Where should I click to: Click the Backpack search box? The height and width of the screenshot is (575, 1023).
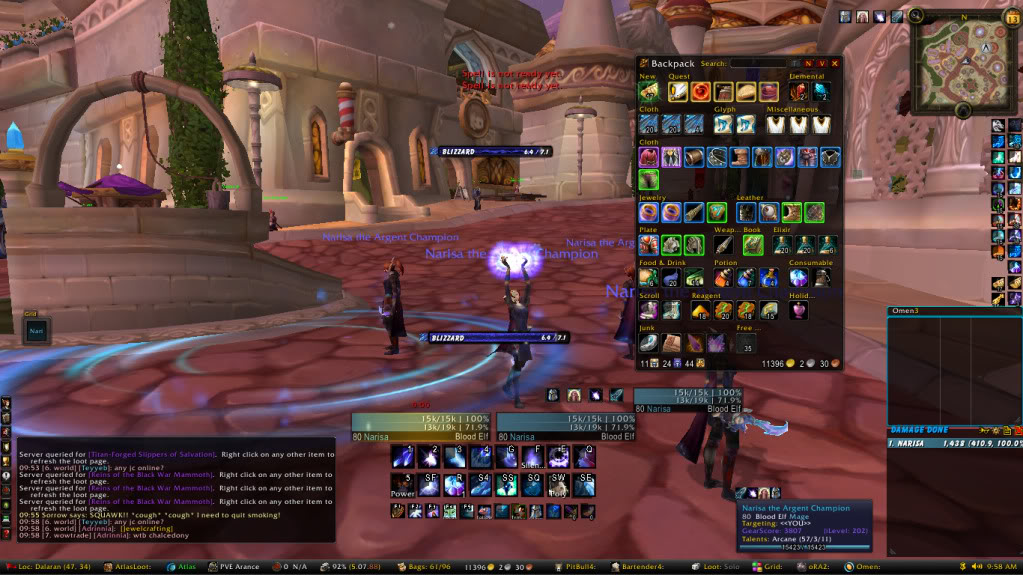pos(757,63)
